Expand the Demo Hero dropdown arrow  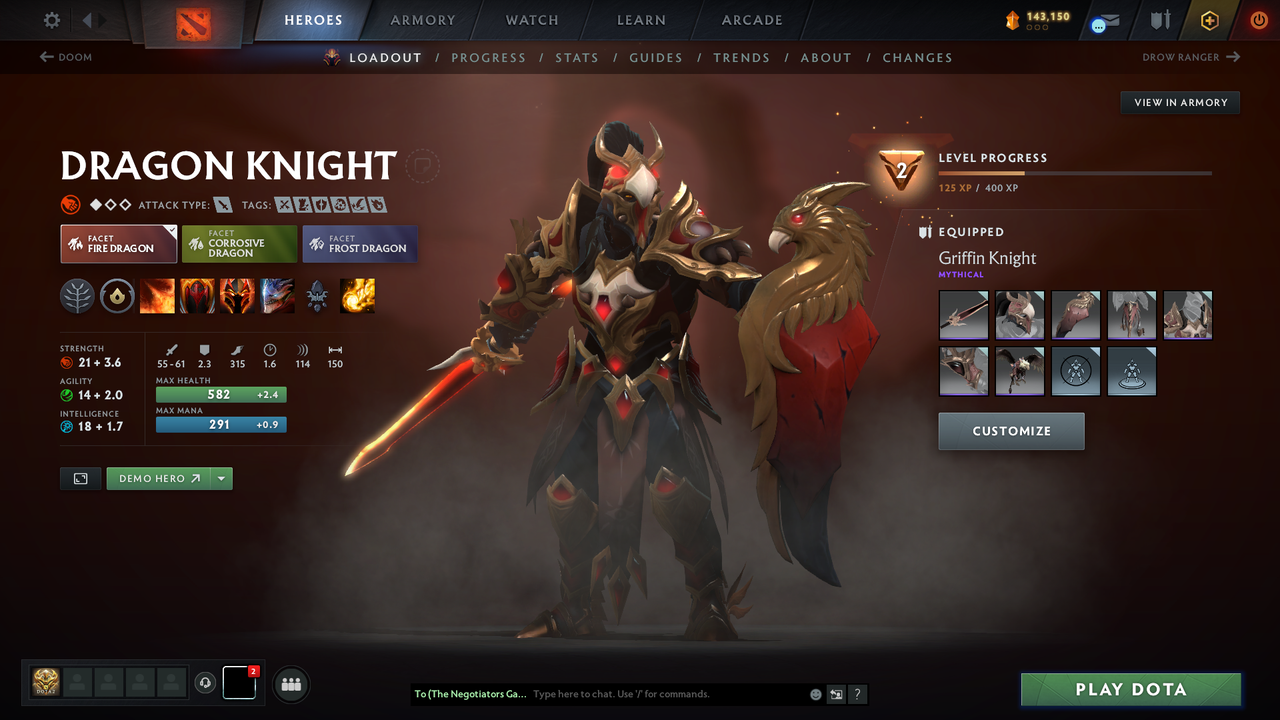[x=220, y=478]
